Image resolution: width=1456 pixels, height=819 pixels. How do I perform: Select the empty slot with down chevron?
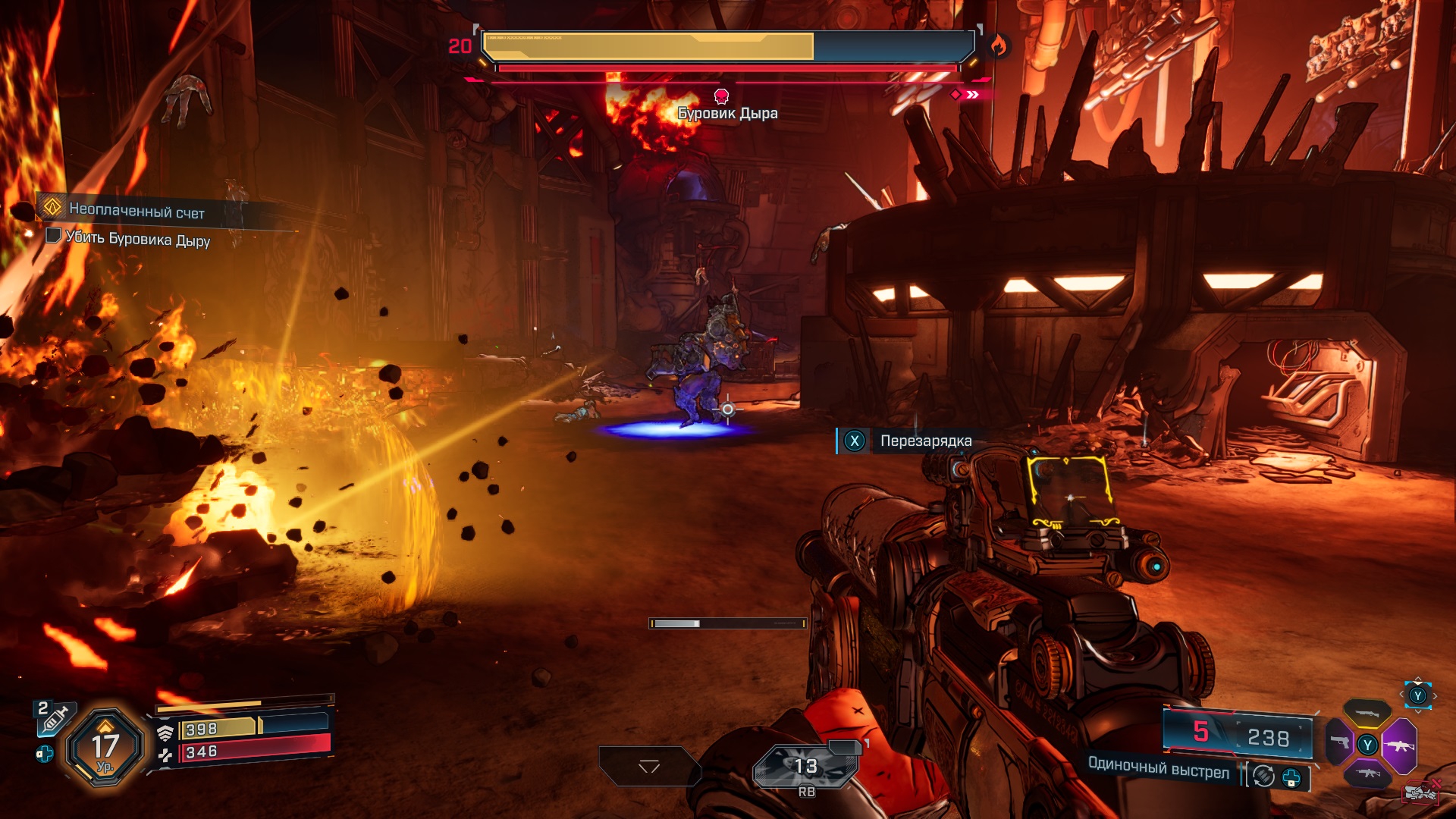(649, 767)
